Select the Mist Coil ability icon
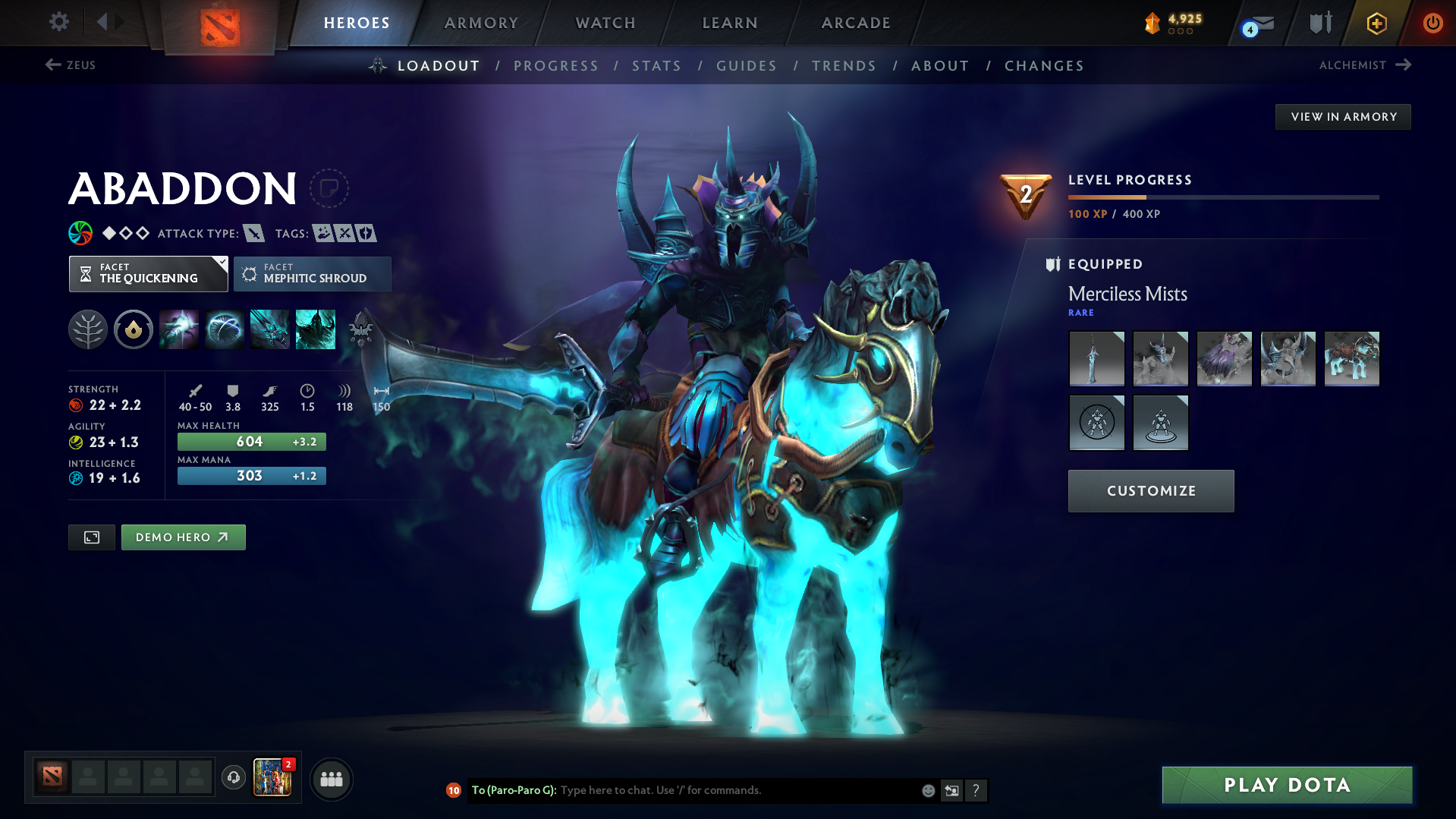 pyautogui.click(x=179, y=329)
